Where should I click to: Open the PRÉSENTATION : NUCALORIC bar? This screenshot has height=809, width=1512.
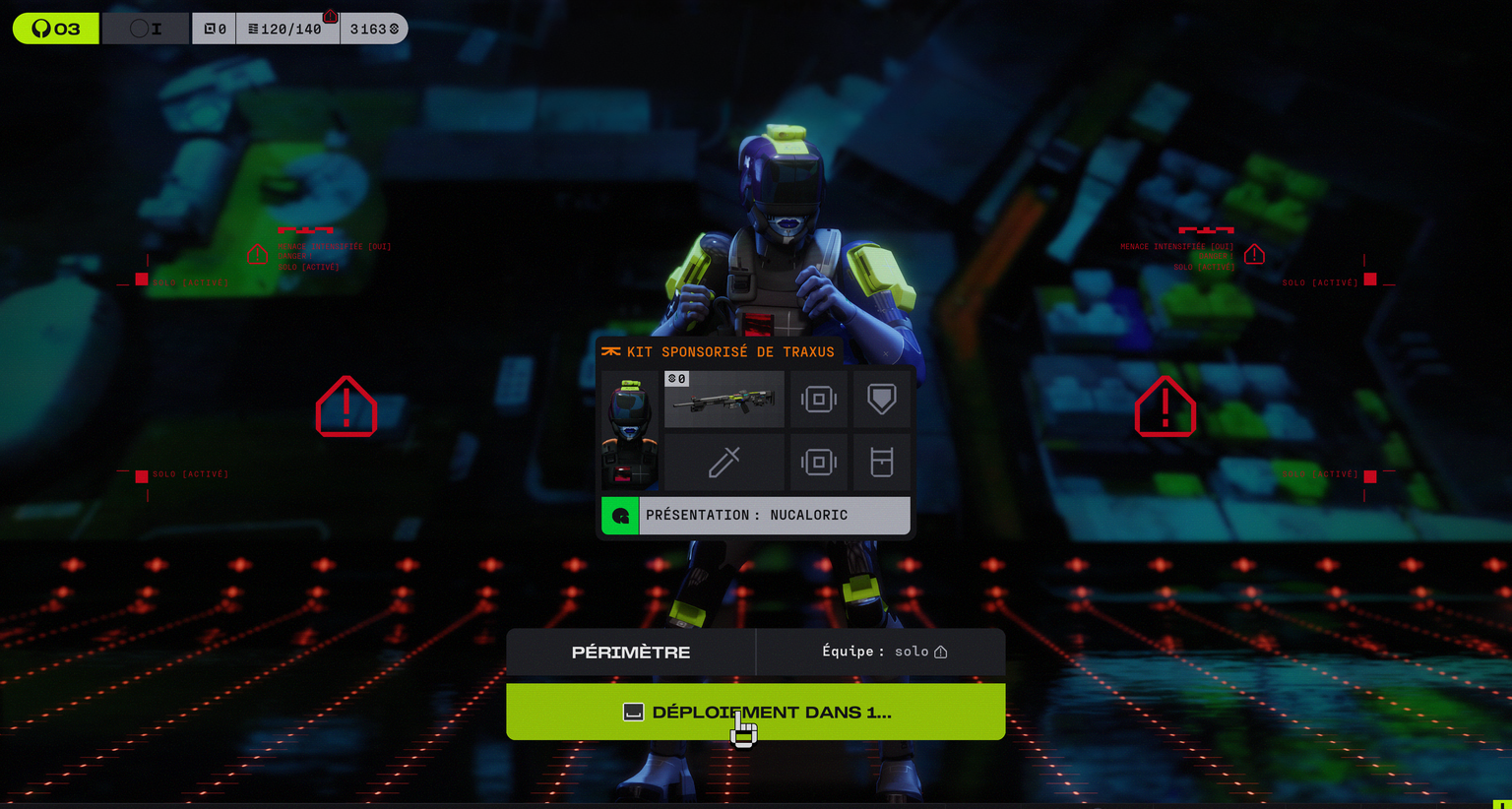coord(756,516)
